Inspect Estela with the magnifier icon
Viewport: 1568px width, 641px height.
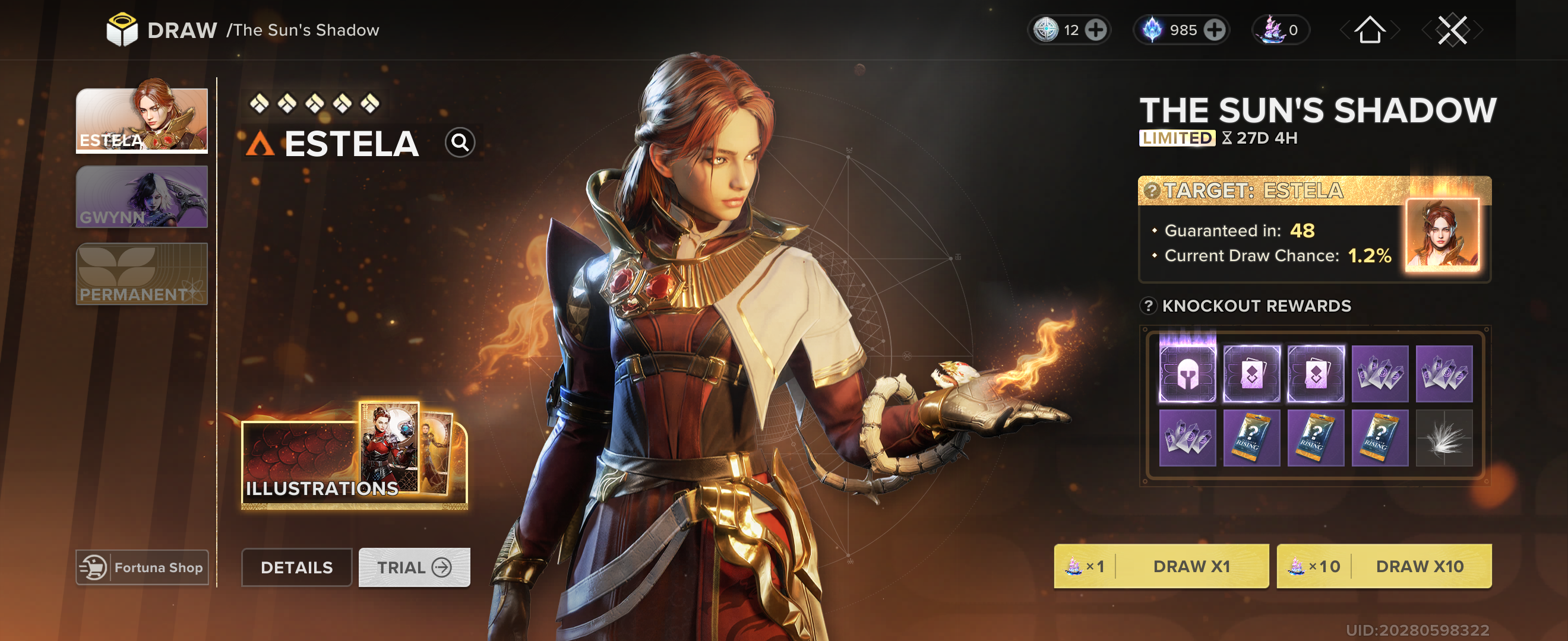click(x=460, y=143)
